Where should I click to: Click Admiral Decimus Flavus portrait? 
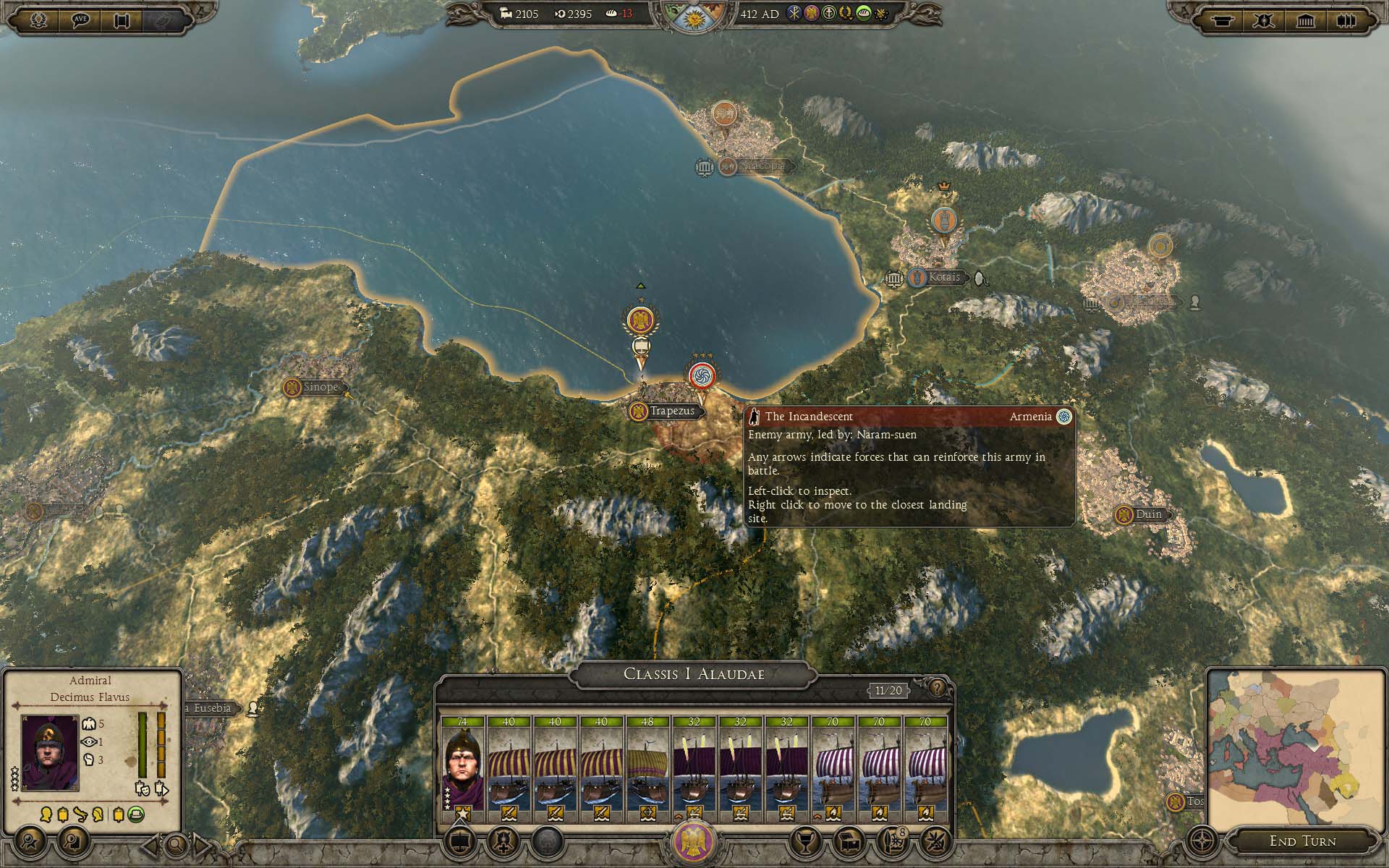[50, 752]
